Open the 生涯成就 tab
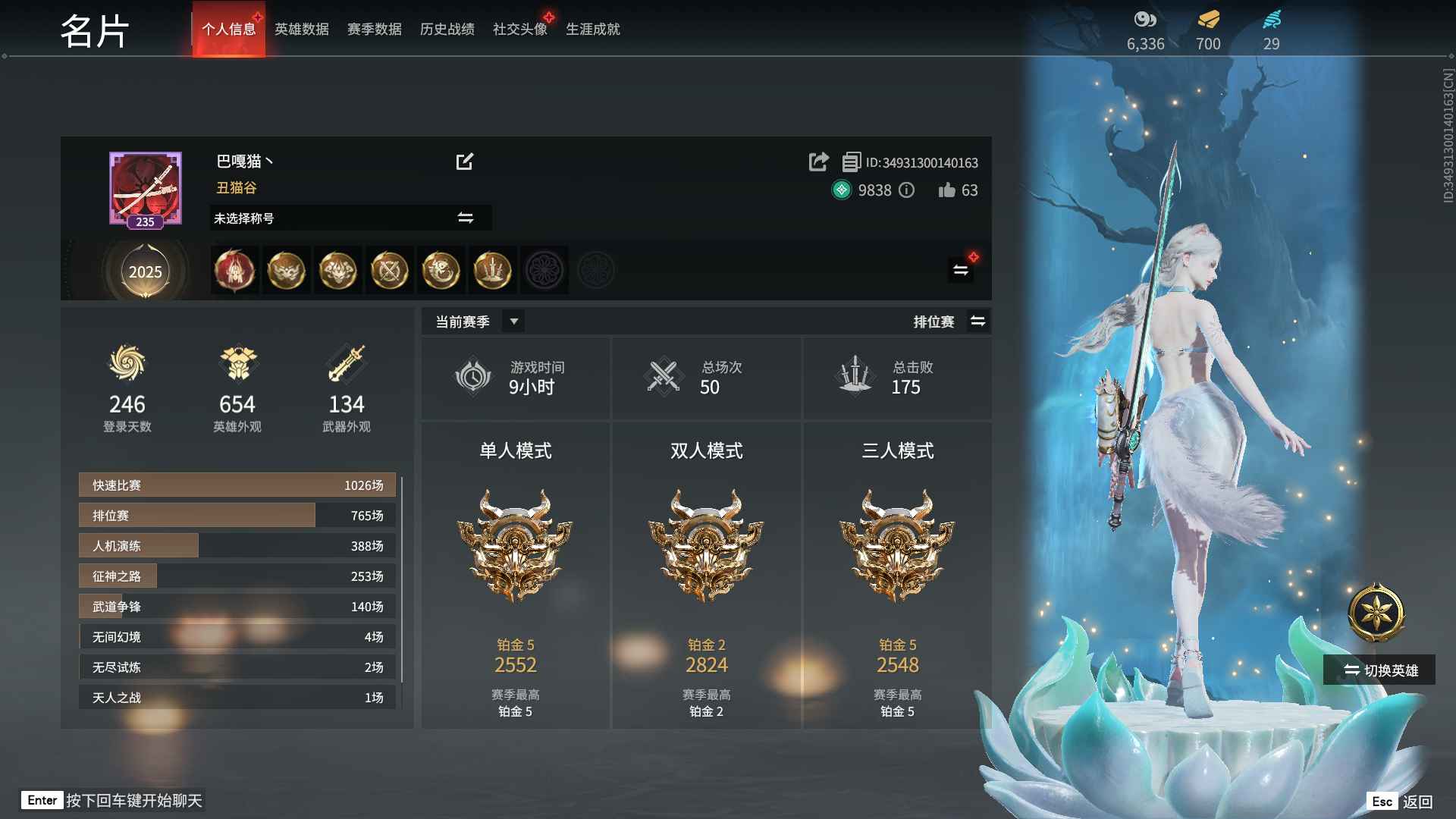The height and width of the screenshot is (819, 1456). [x=594, y=29]
